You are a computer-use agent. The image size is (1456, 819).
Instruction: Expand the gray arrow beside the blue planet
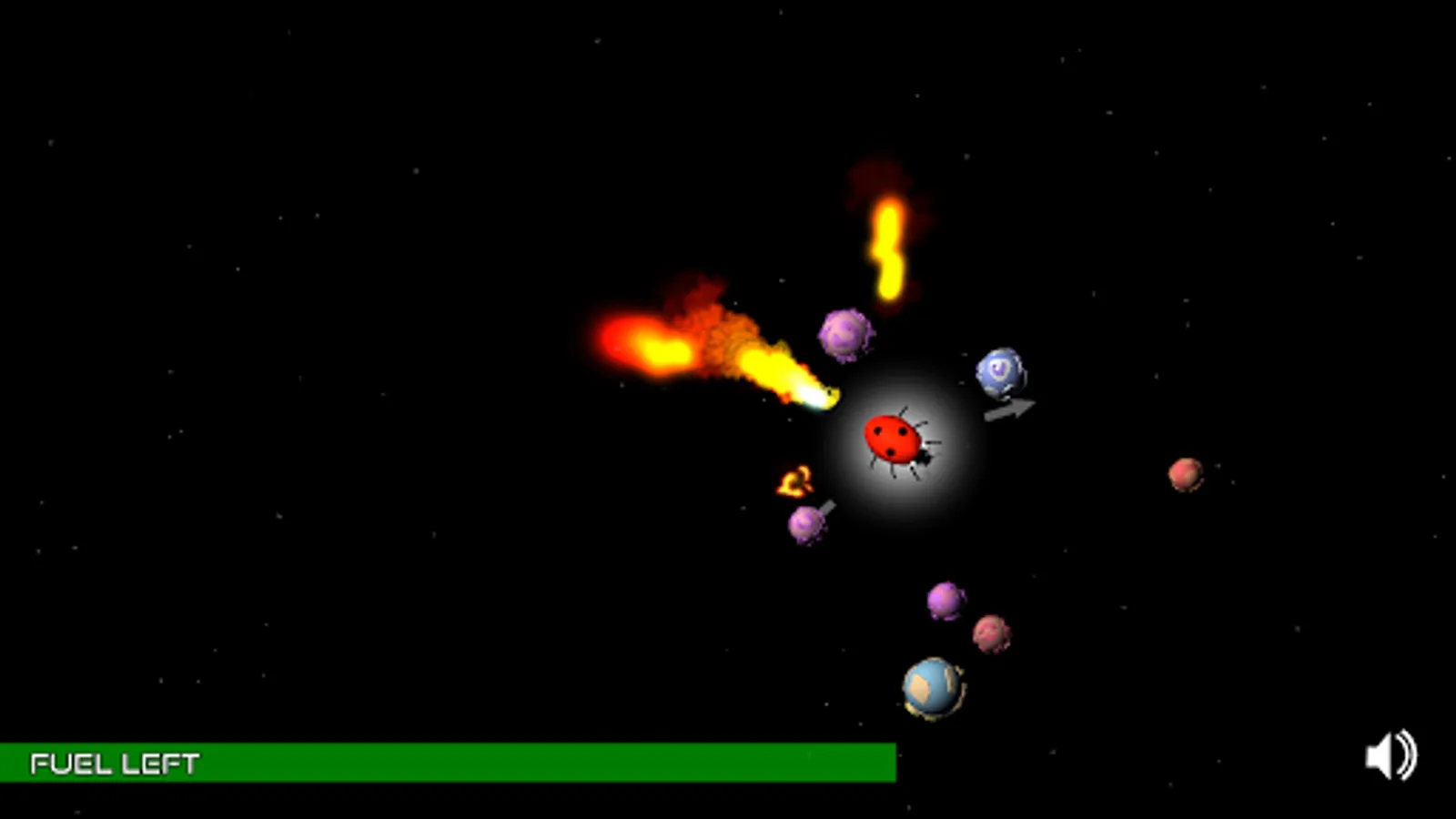[1010, 408]
